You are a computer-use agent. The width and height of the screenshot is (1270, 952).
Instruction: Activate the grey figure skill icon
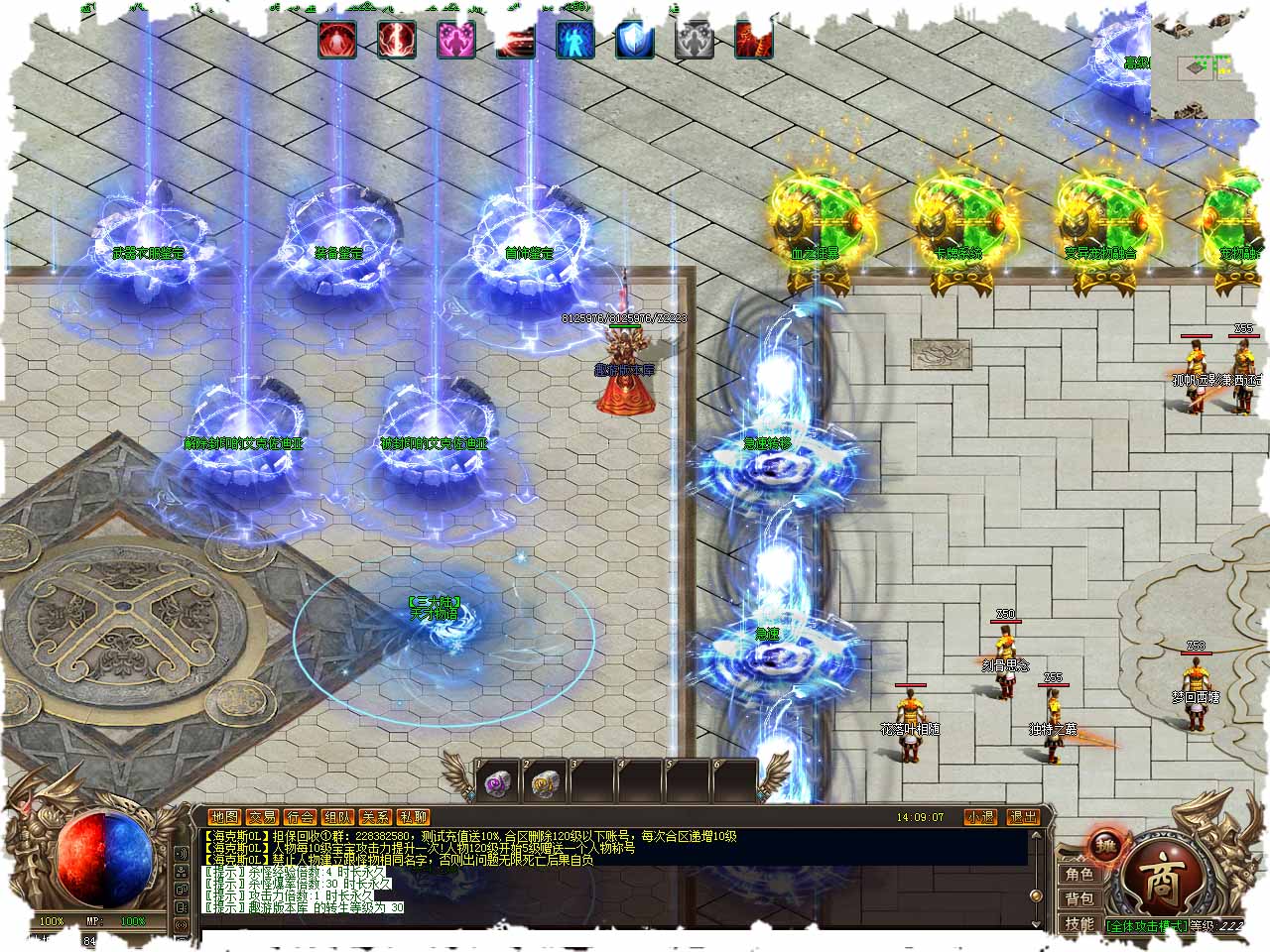[695, 40]
